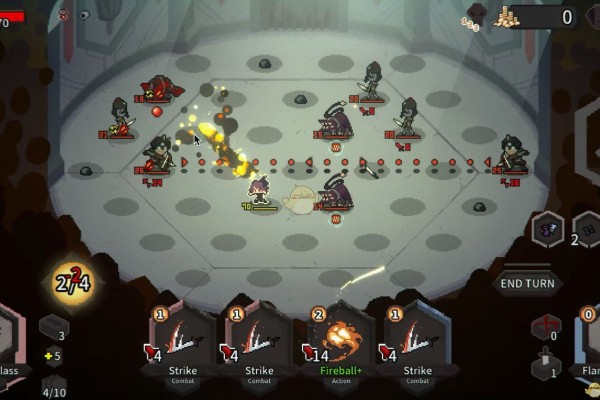End the current turn
The height and width of the screenshot is (400, 600).
pyautogui.click(x=527, y=283)
